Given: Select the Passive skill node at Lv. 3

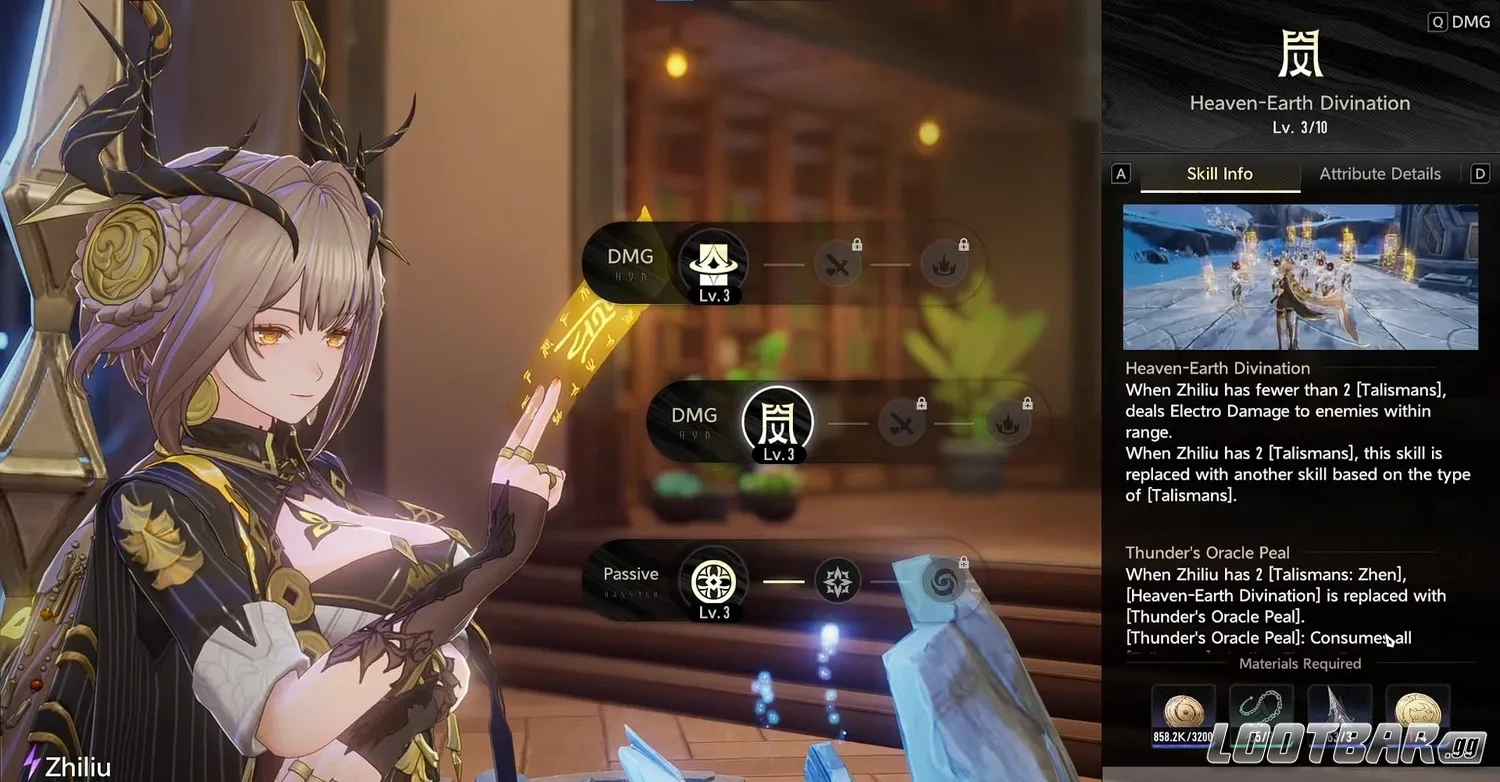Looking at the screenshot, I should (x=713, y=580).
